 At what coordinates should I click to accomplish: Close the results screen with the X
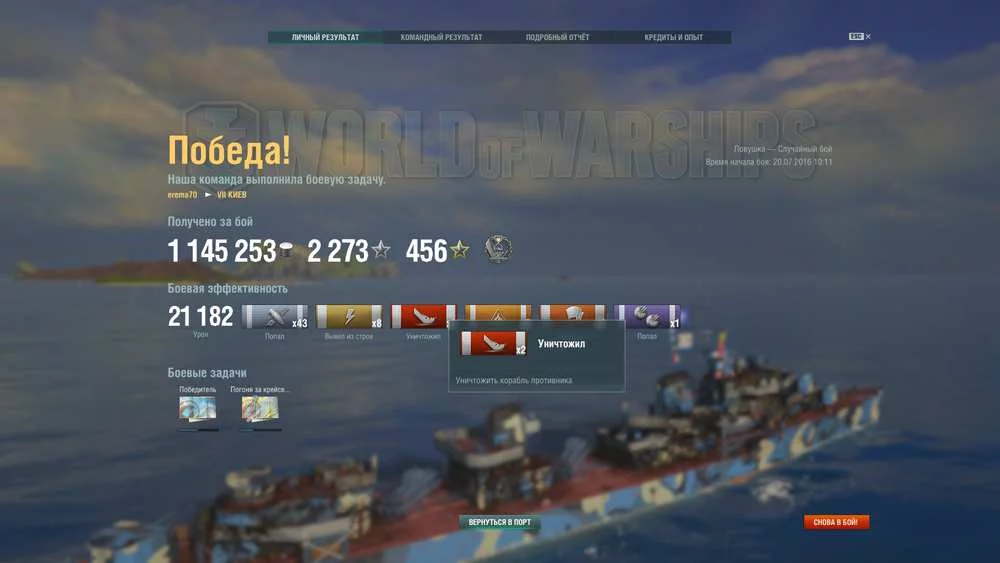(x=868, y=37)
